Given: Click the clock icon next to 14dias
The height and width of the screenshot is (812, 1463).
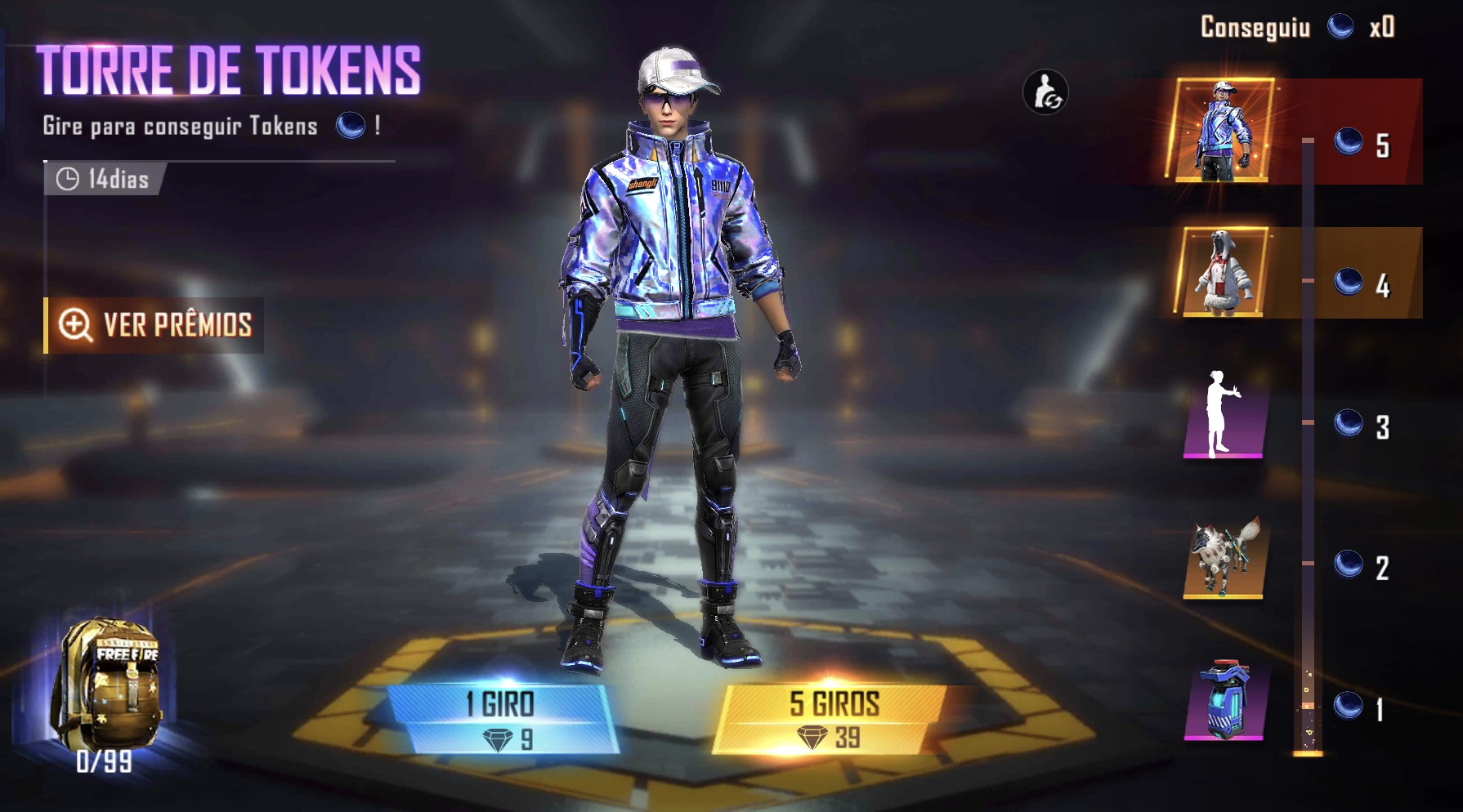Looking at the screenshot, I should pos(68,179).
